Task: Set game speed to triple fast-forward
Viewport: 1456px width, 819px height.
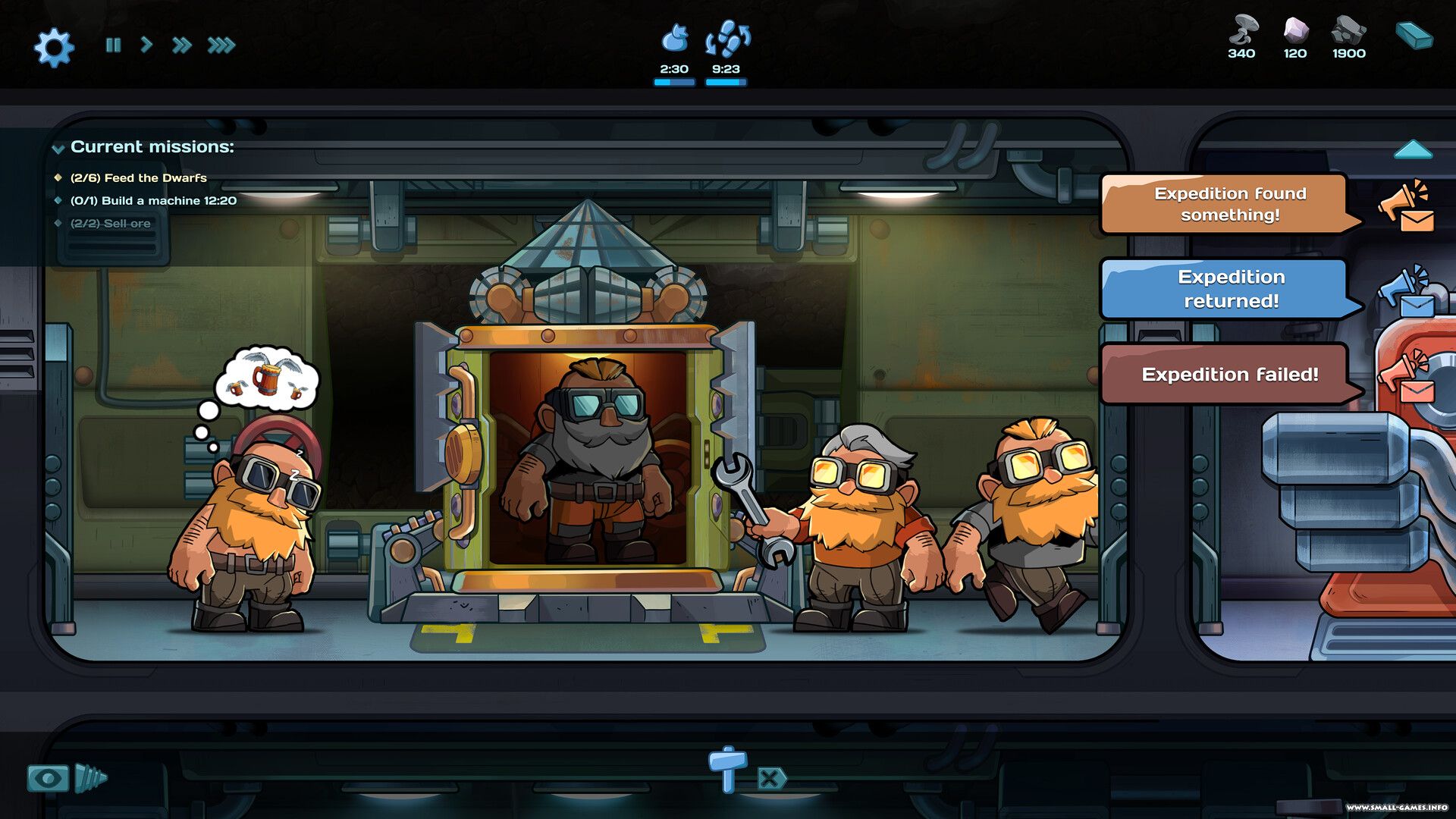Action: click(221, 45)
